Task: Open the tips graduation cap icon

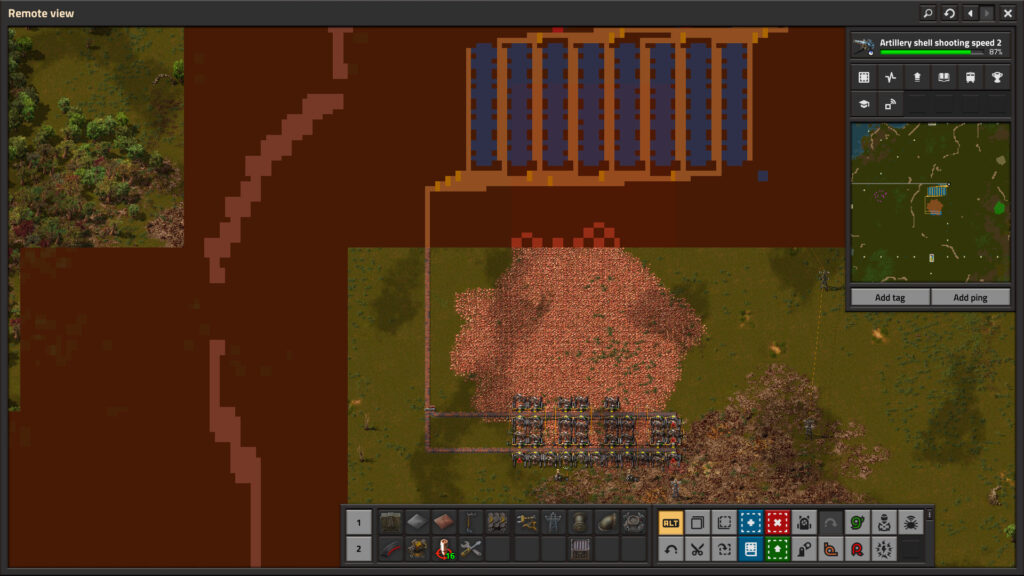Action: [863, 103]
